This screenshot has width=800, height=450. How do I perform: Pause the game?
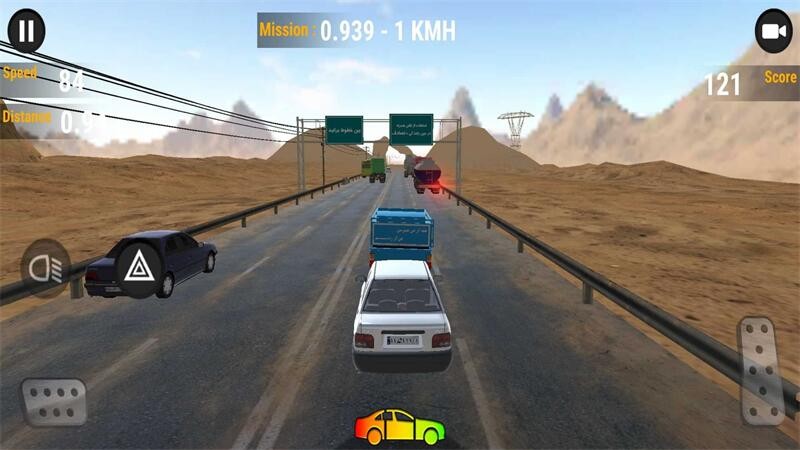26,31
